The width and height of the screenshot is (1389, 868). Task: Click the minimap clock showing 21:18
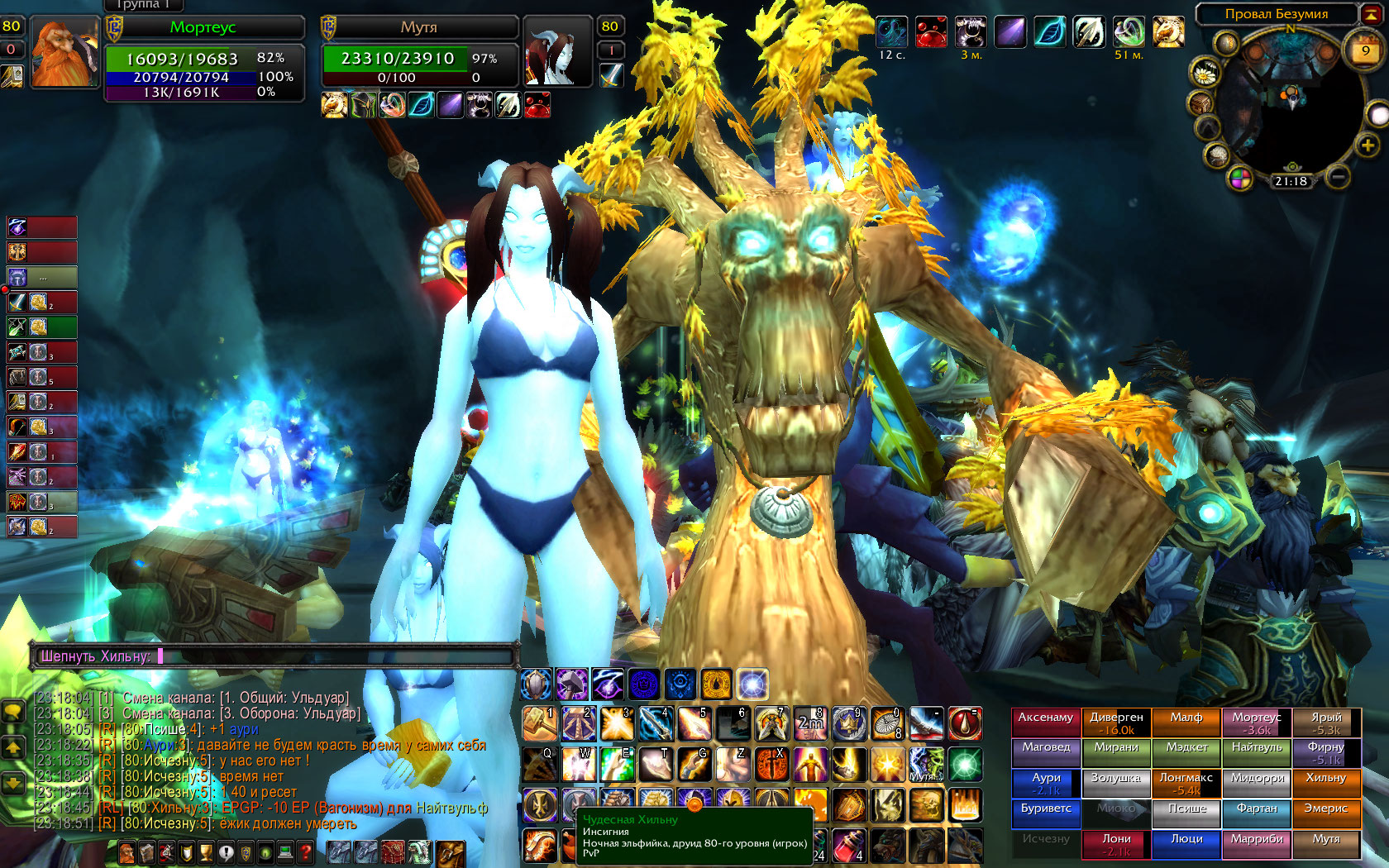tap(1291, 181)
